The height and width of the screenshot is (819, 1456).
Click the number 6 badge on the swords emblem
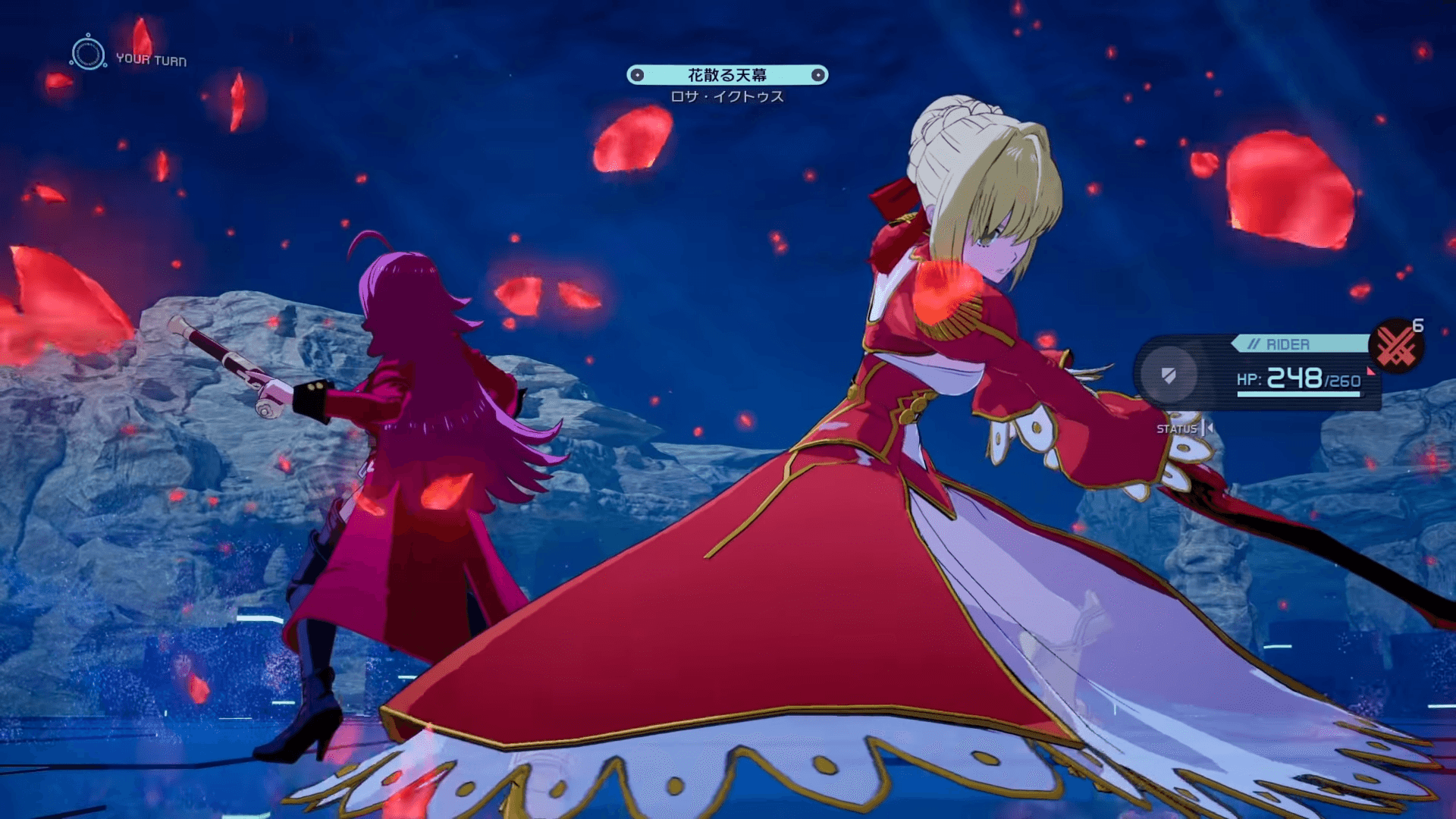1419,325
